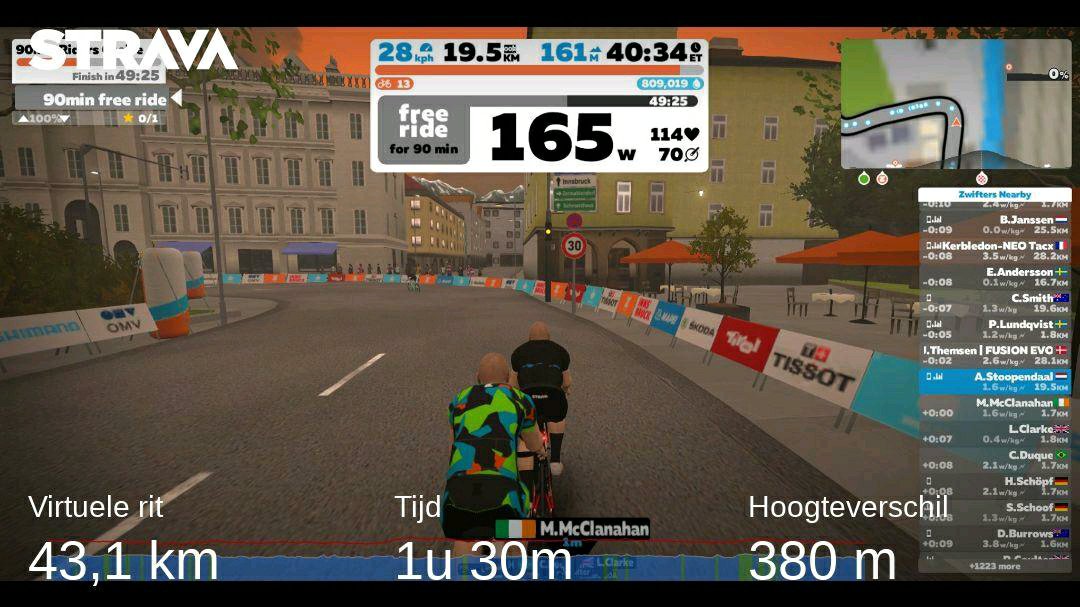Select the Themsen FUSION EVO rider row
The width and height of the screenshot is (1080, 607).
[x=994, y=355]
